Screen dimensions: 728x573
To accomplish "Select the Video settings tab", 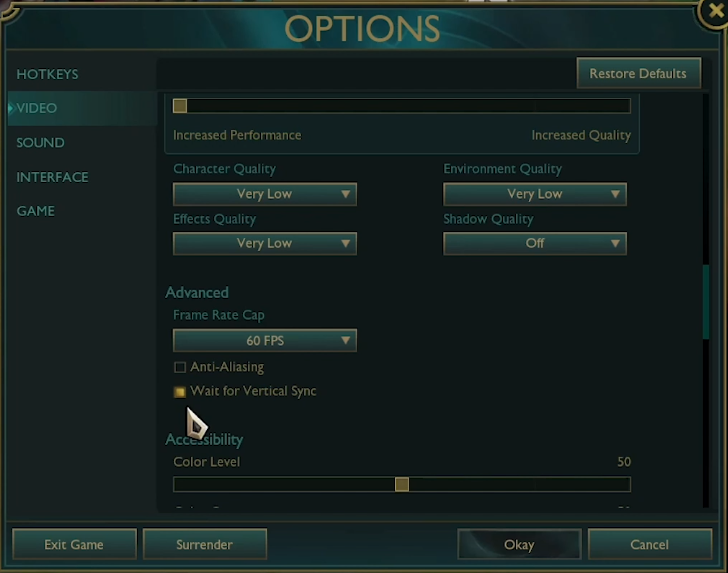I will [x=37, y=108].
